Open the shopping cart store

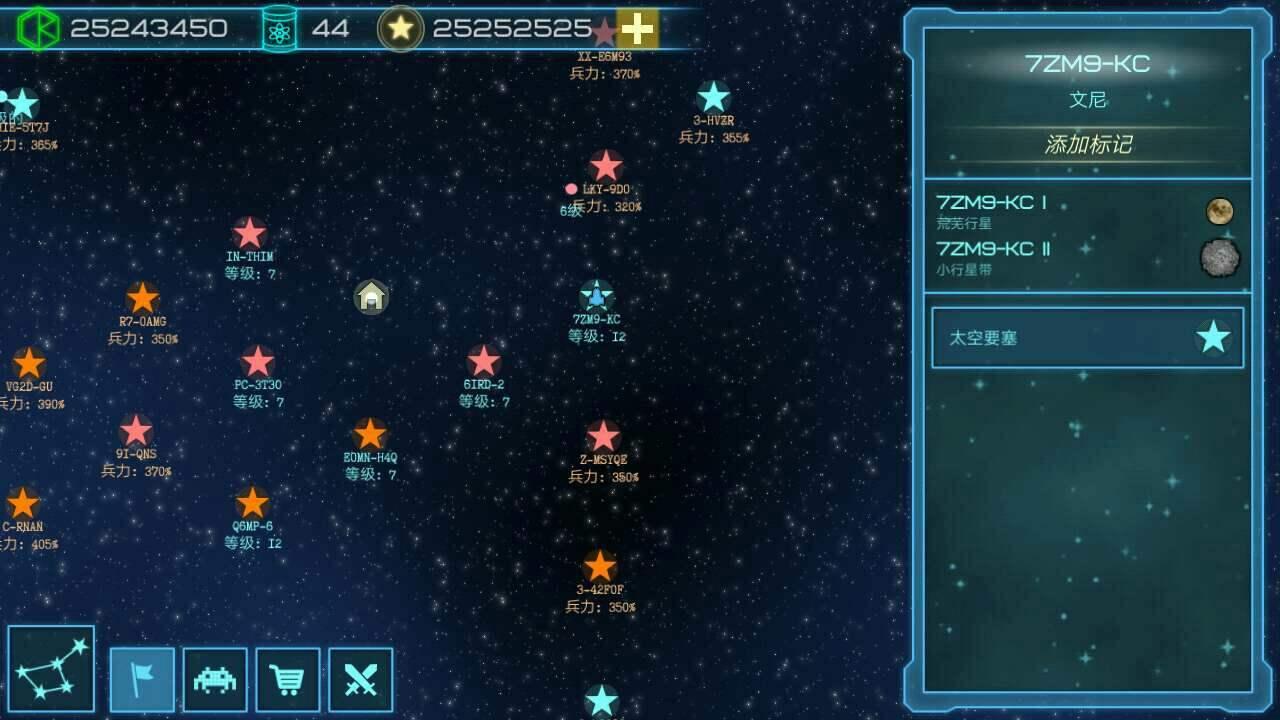[x=288, y=680]
